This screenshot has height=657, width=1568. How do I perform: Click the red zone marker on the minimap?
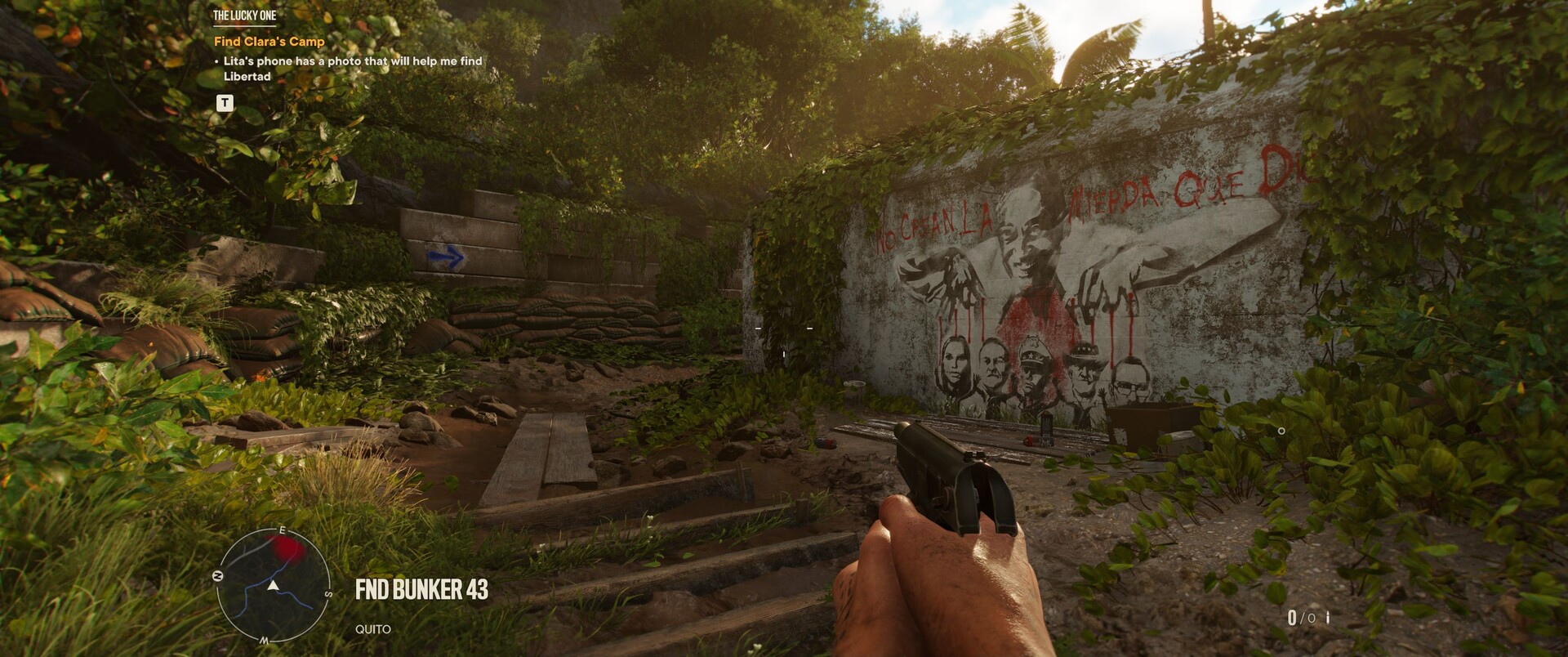(288, 549)
